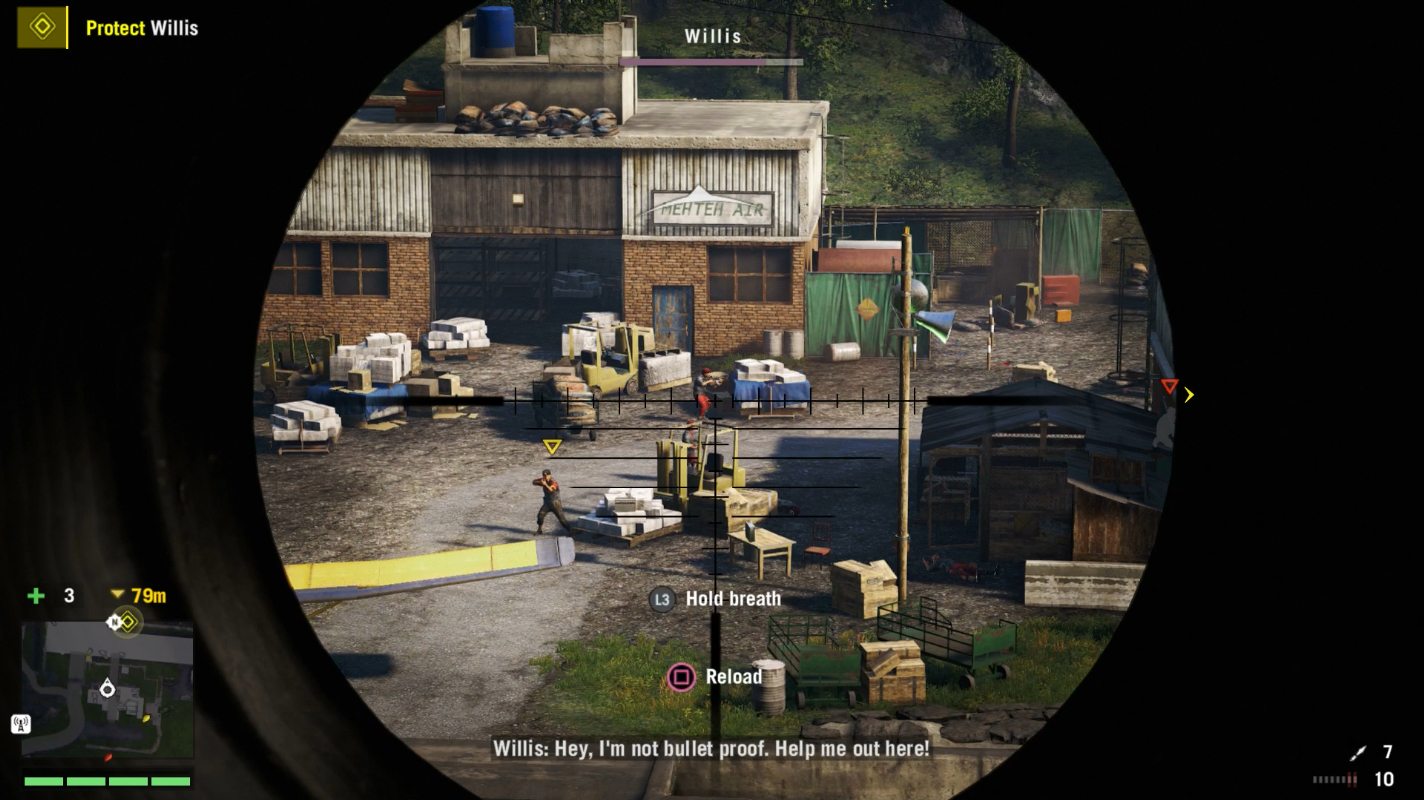Select the radio tower icon beside minimap
This screenshot has height=800, width=1424.
click(20, 723)
